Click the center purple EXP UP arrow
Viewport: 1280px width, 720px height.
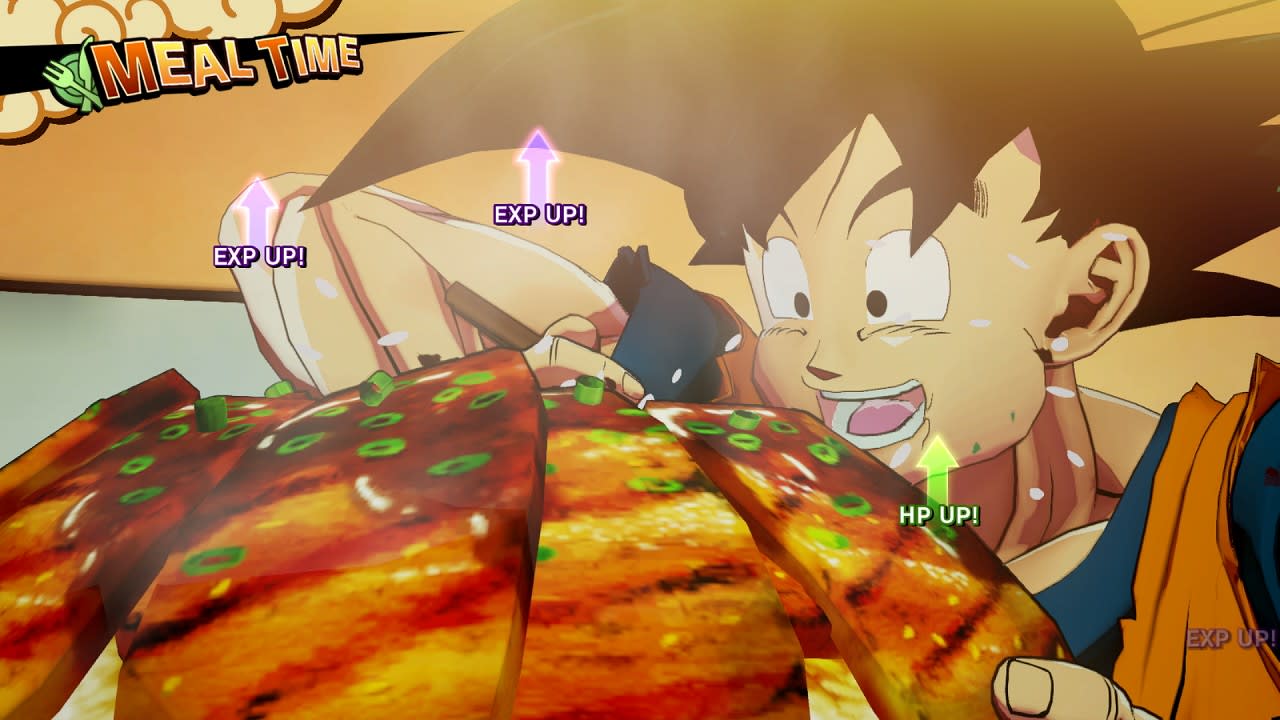coord(540,170)
